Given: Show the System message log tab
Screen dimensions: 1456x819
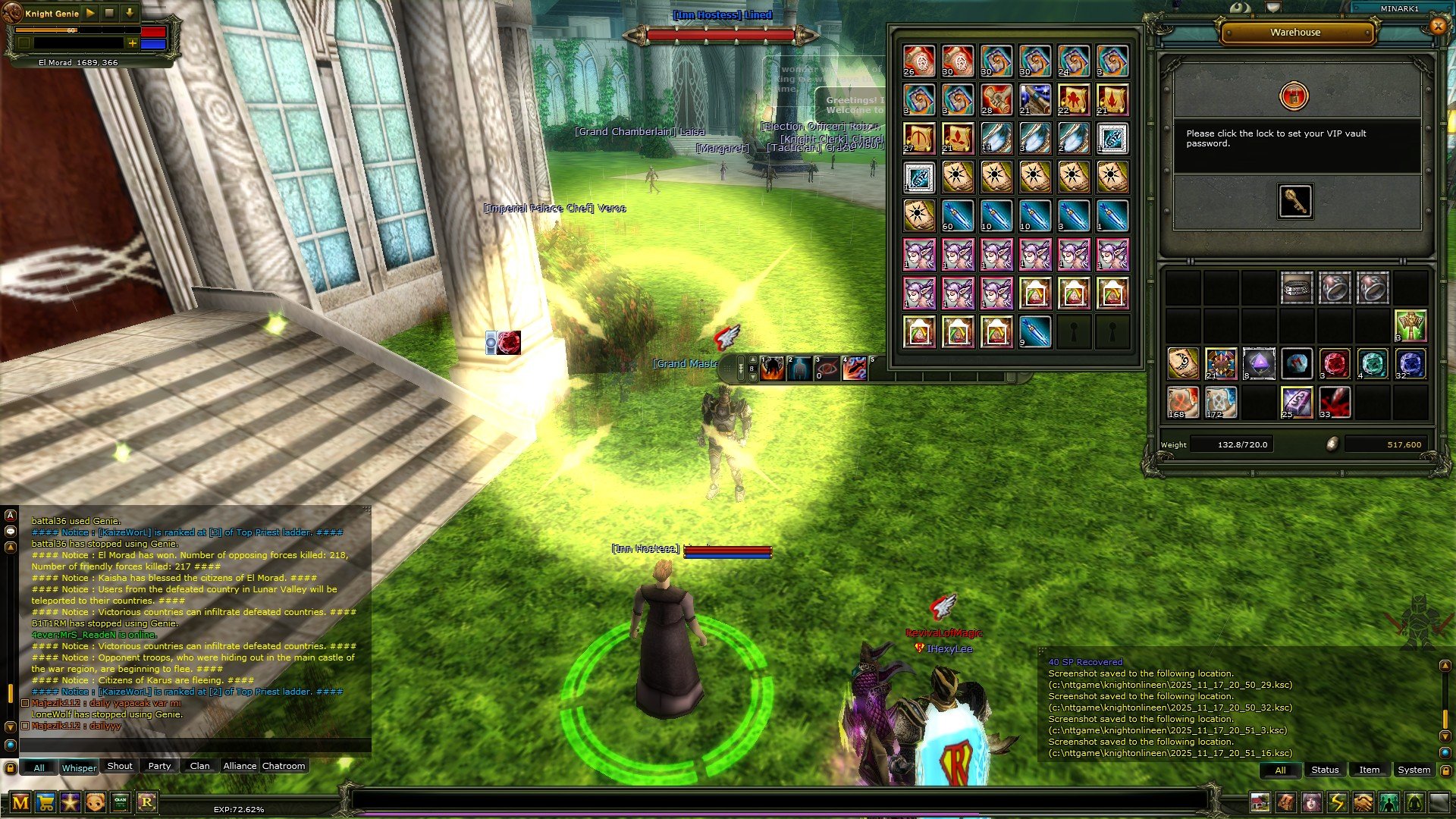Looking at the screenshot, I should [x=1414, y=770].
